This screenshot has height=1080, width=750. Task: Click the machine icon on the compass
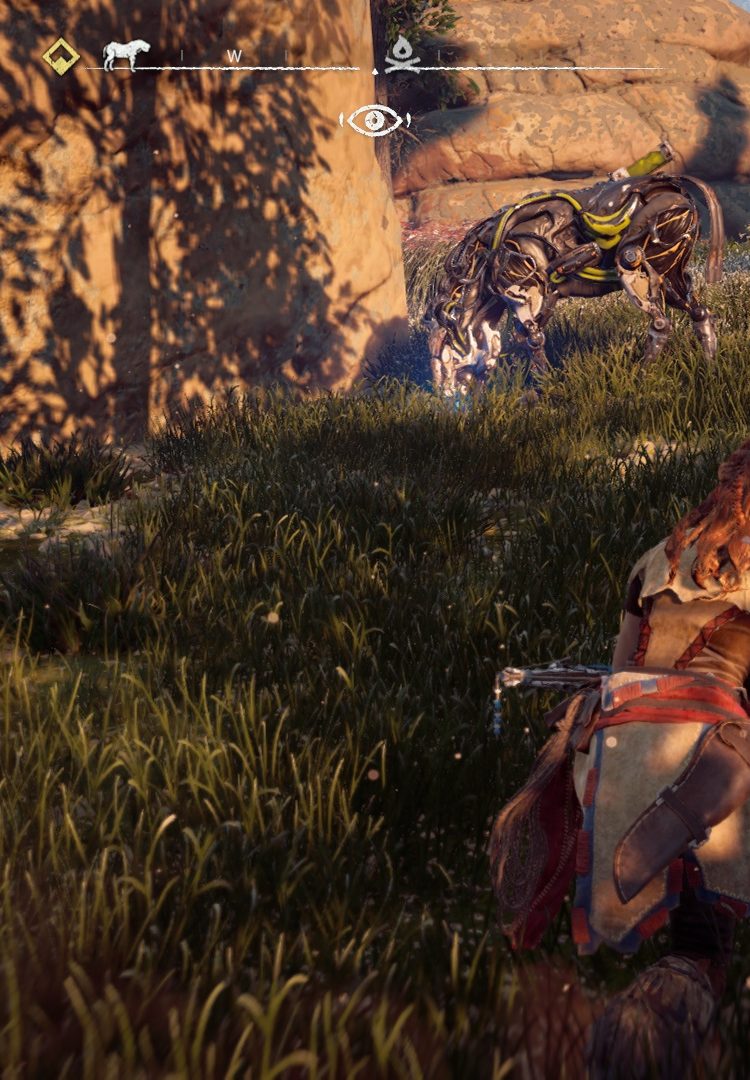126,55
